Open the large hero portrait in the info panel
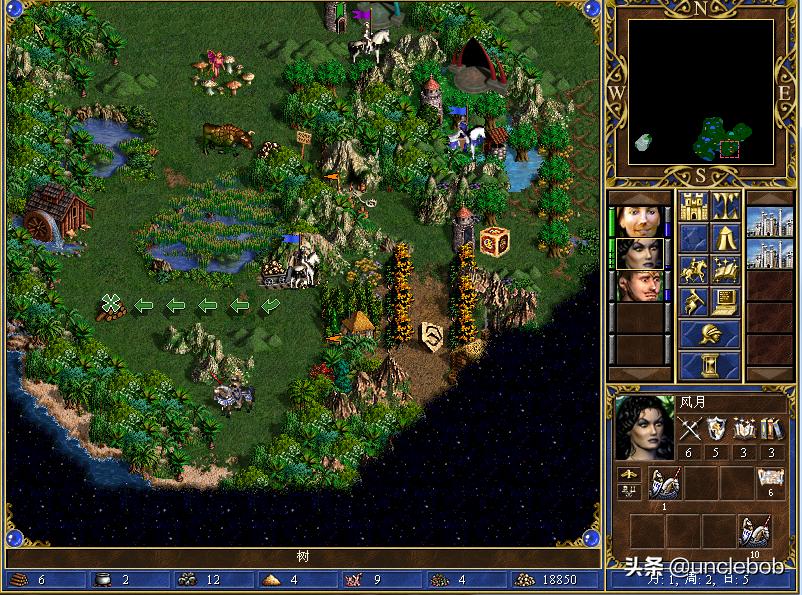The image size is (802, 595). [x=643, y=428]
